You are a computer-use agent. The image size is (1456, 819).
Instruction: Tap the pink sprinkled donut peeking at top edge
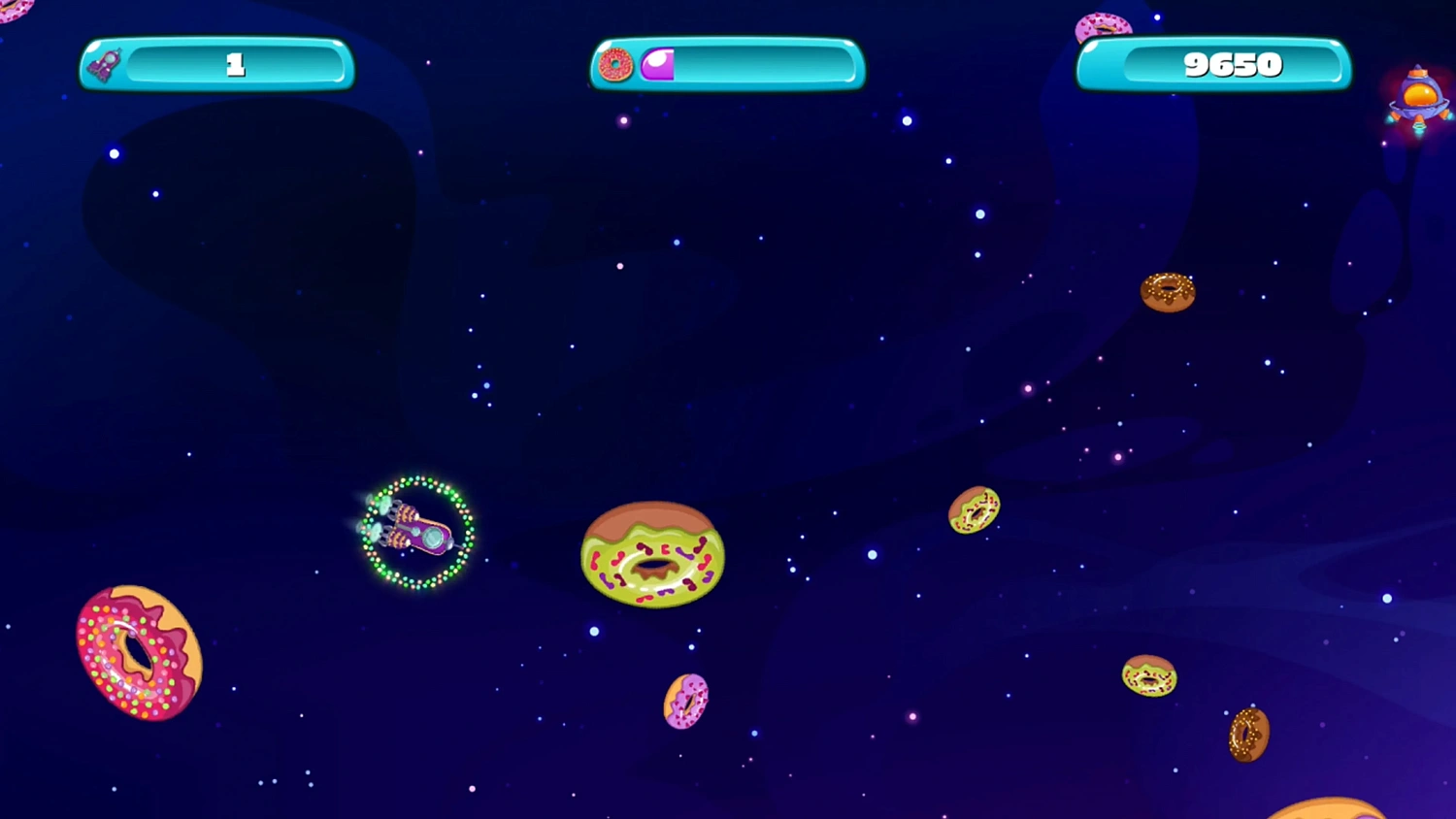(1102, 24)
